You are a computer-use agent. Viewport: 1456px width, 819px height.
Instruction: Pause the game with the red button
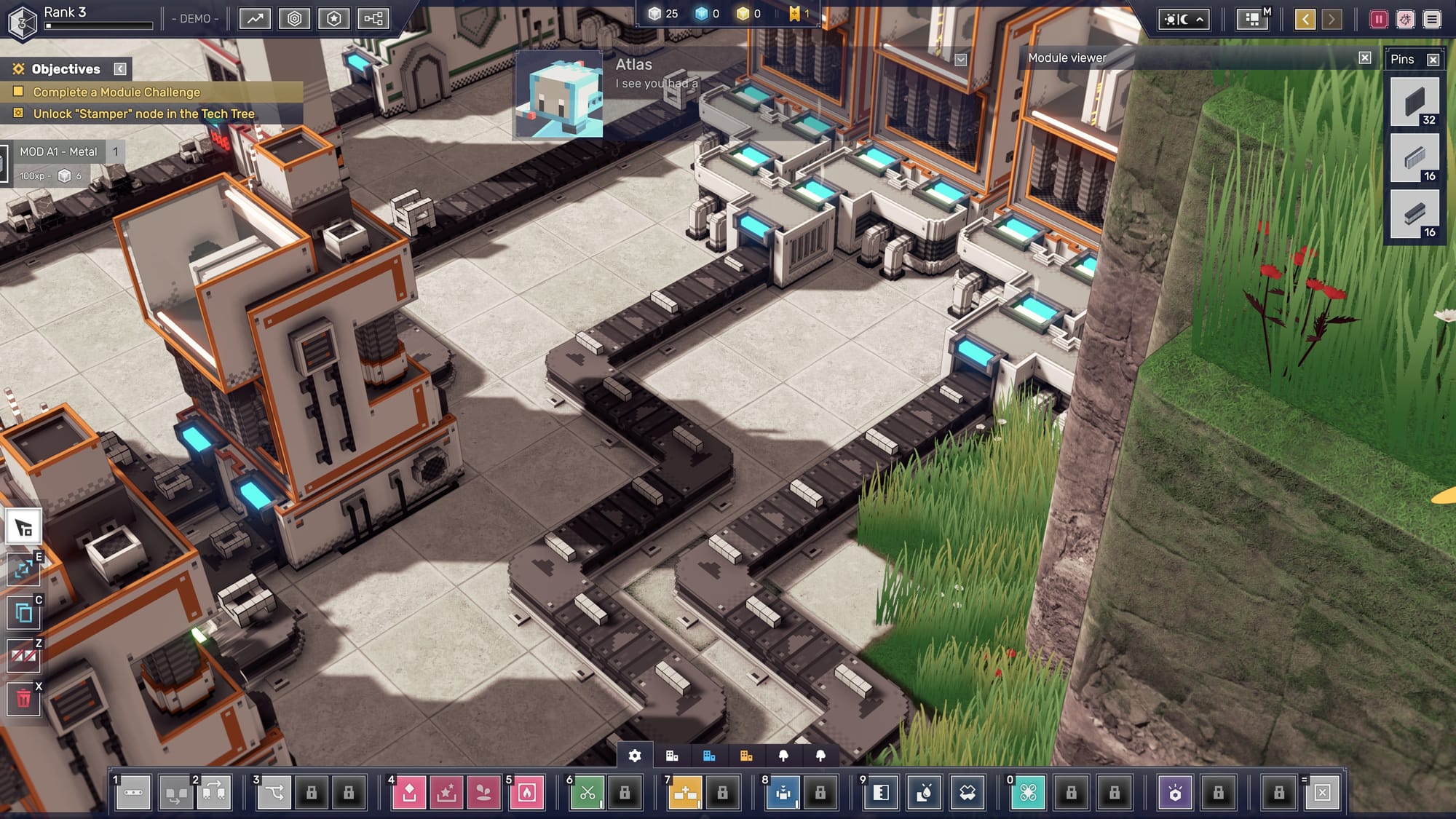[1378, 20]
